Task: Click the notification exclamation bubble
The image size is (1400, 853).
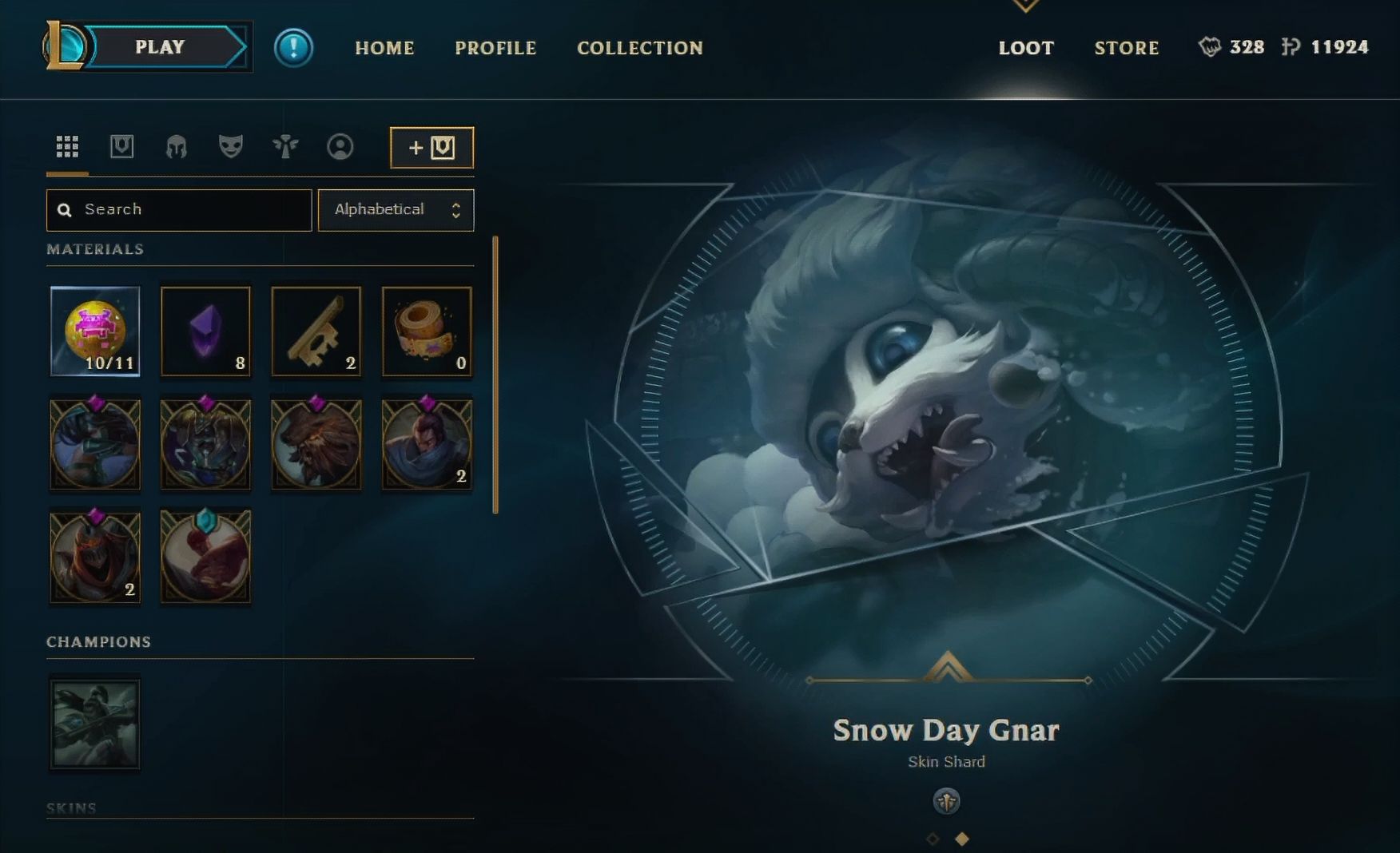Action: coord(293,46)
